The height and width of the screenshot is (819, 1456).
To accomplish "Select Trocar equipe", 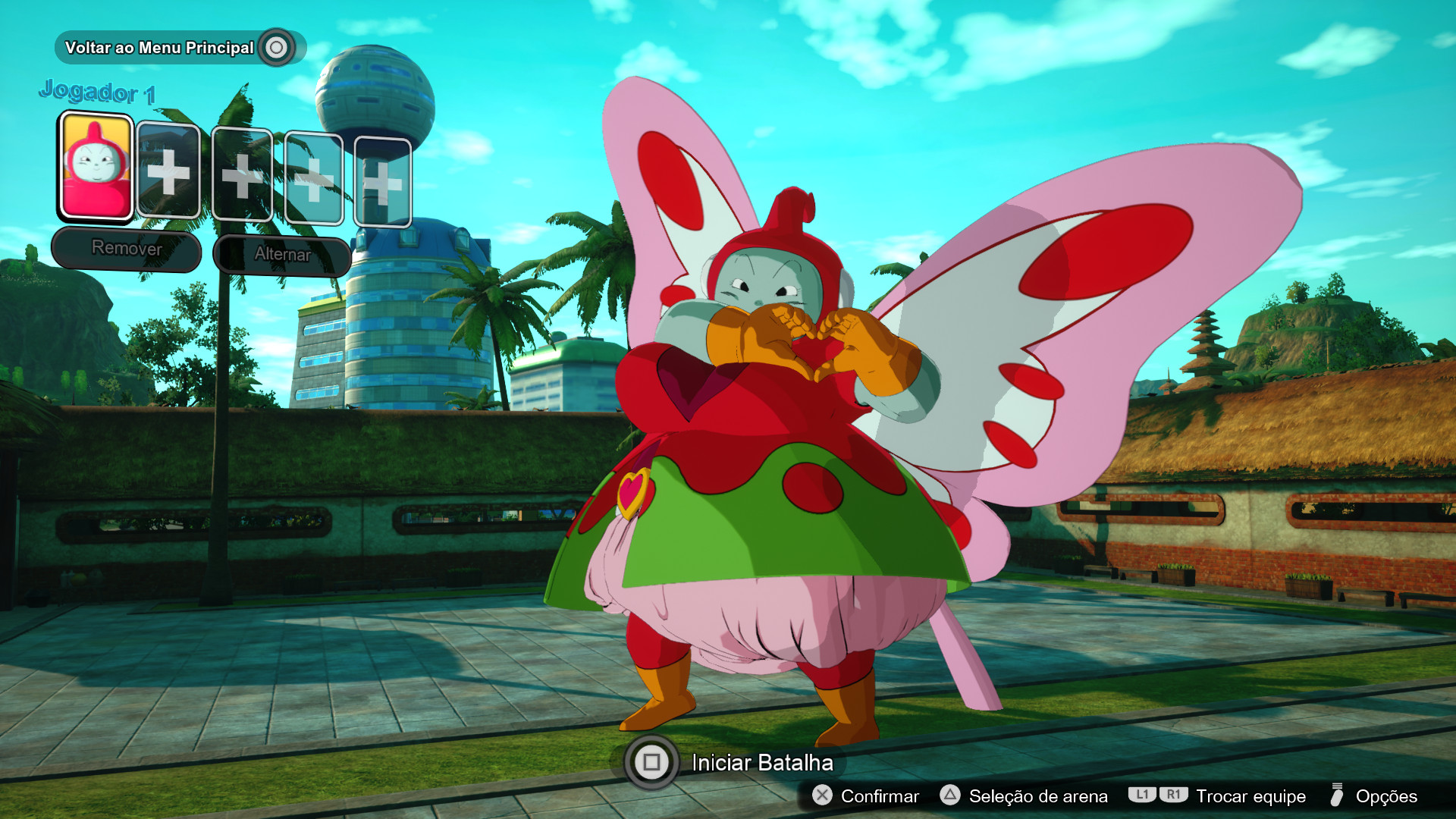I will (1250, 797).
